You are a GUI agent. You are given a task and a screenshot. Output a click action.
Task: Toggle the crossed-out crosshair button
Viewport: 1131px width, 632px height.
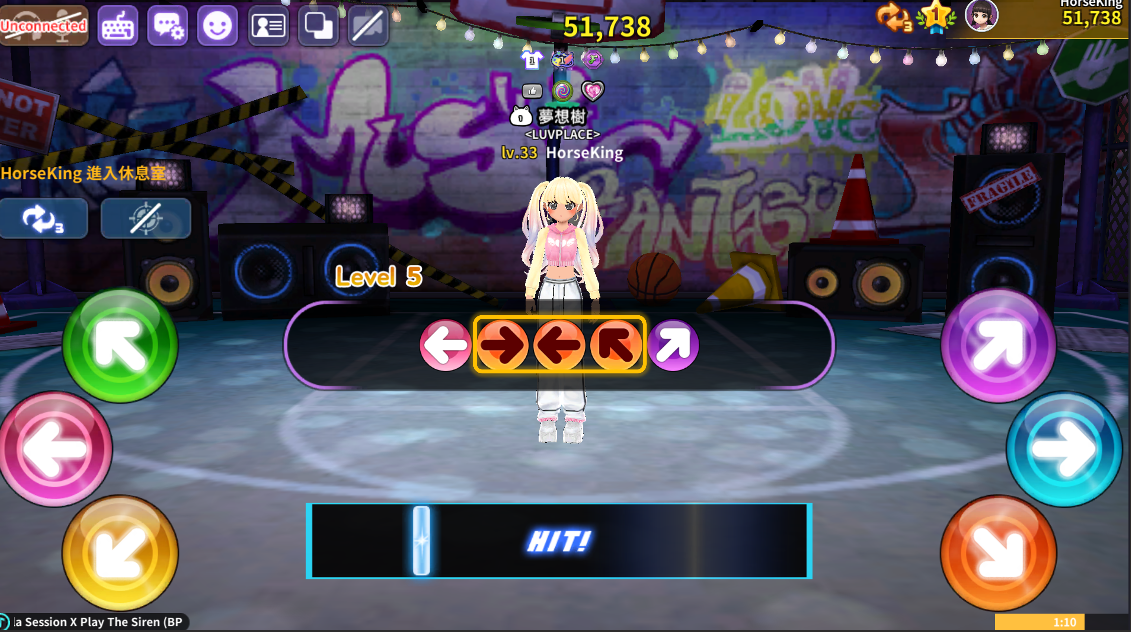[146, 219]
